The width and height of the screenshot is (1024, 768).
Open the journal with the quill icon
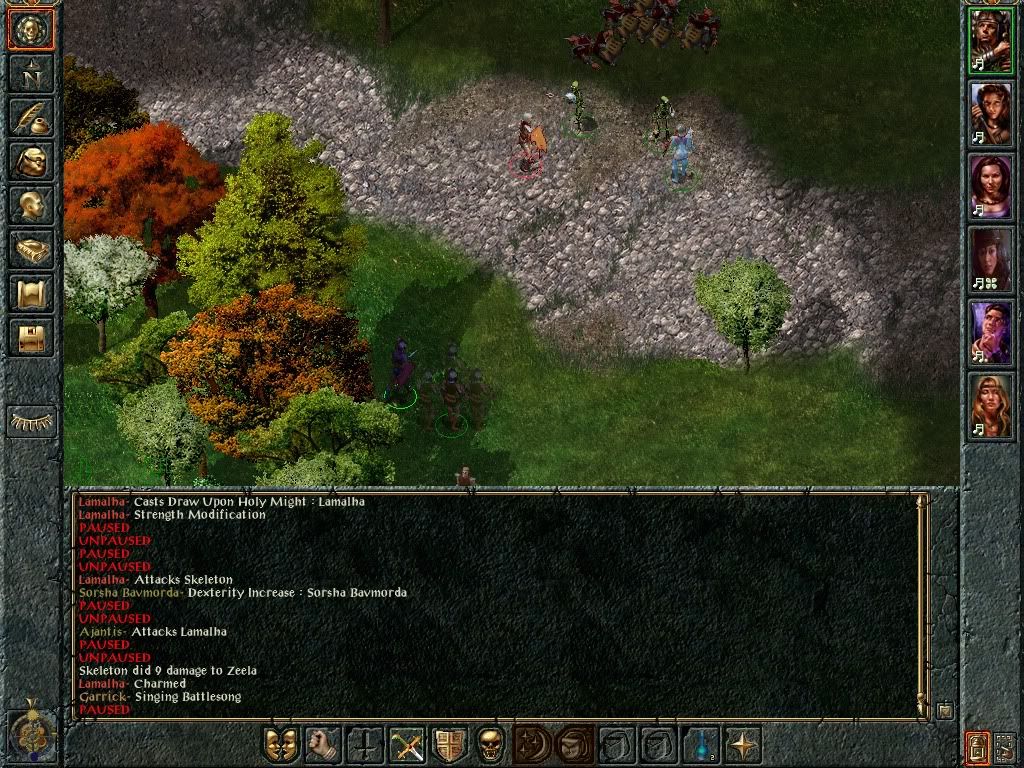pos(31,117)
